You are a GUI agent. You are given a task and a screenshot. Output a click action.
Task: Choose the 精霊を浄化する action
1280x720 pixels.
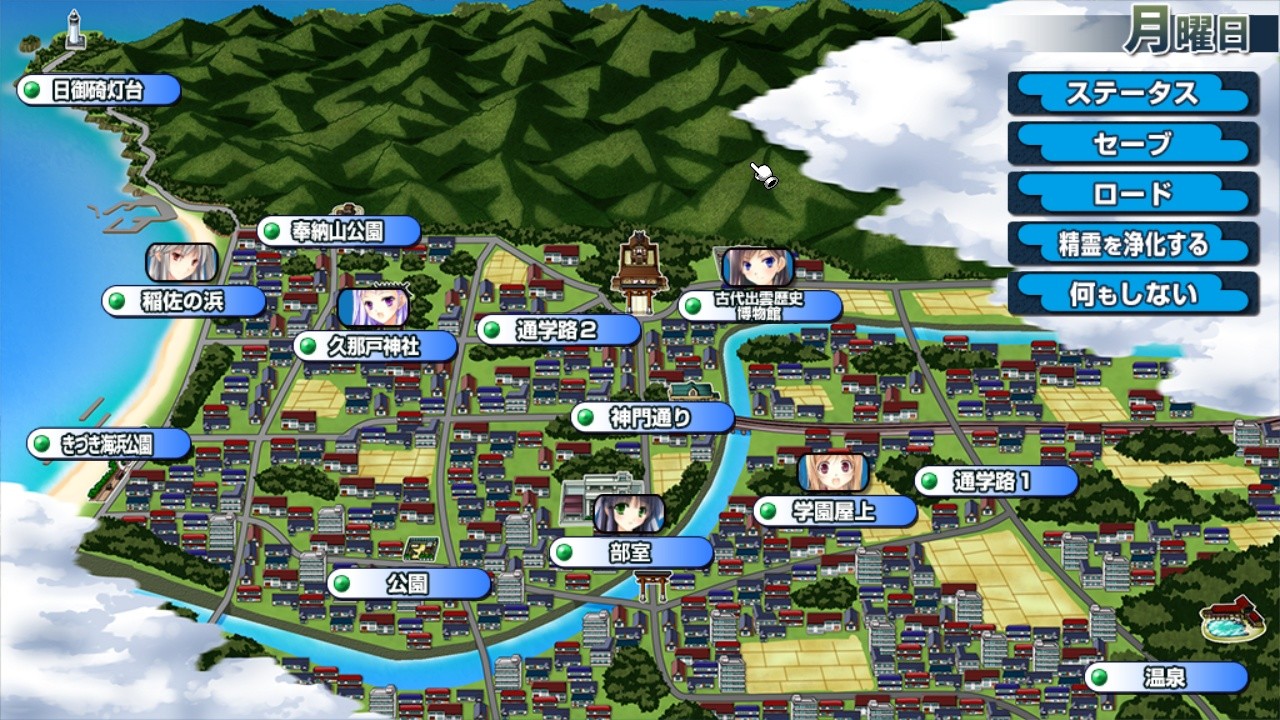pyautogui.click(x=1130, y=245)
